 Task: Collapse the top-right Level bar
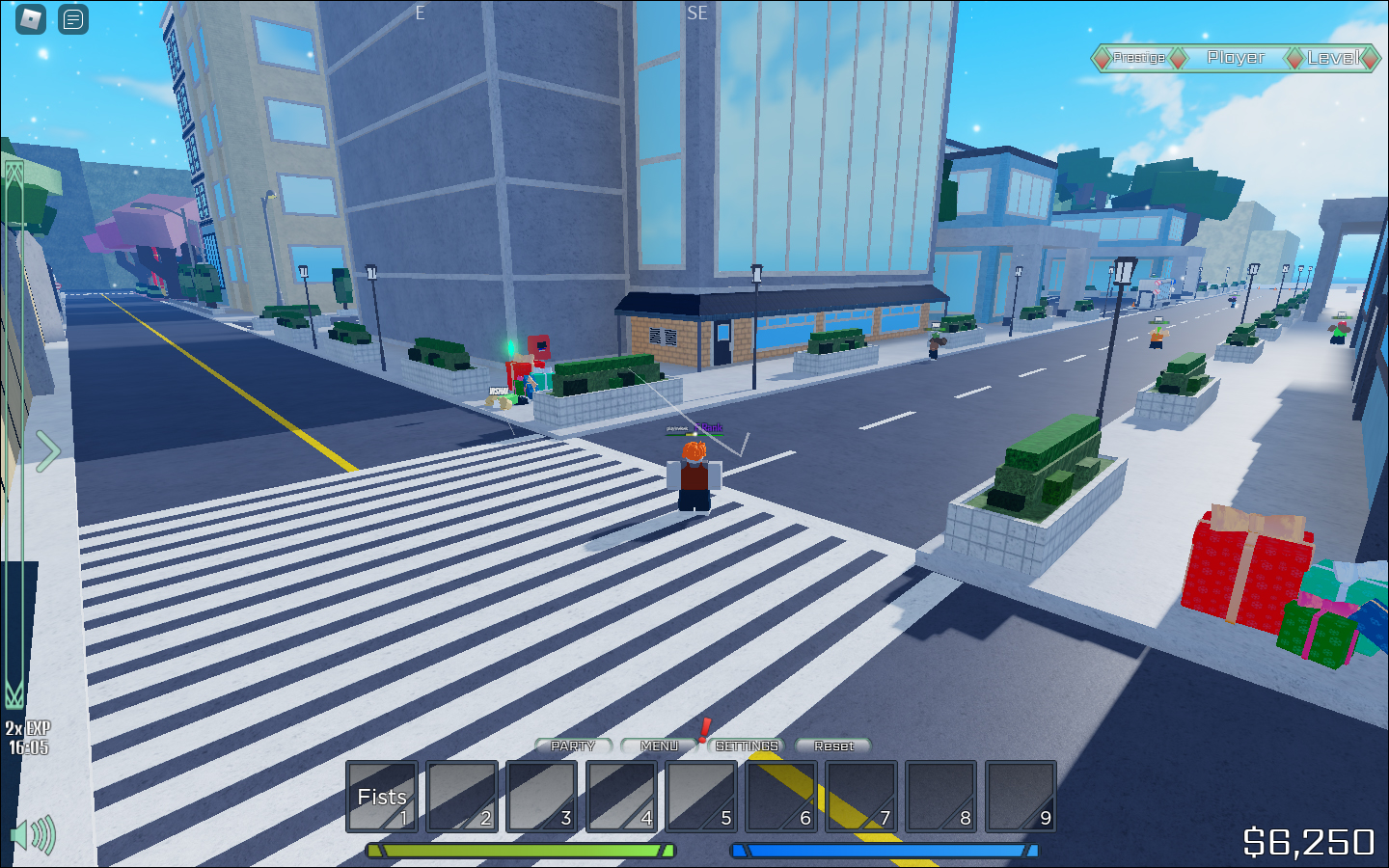1334,58
